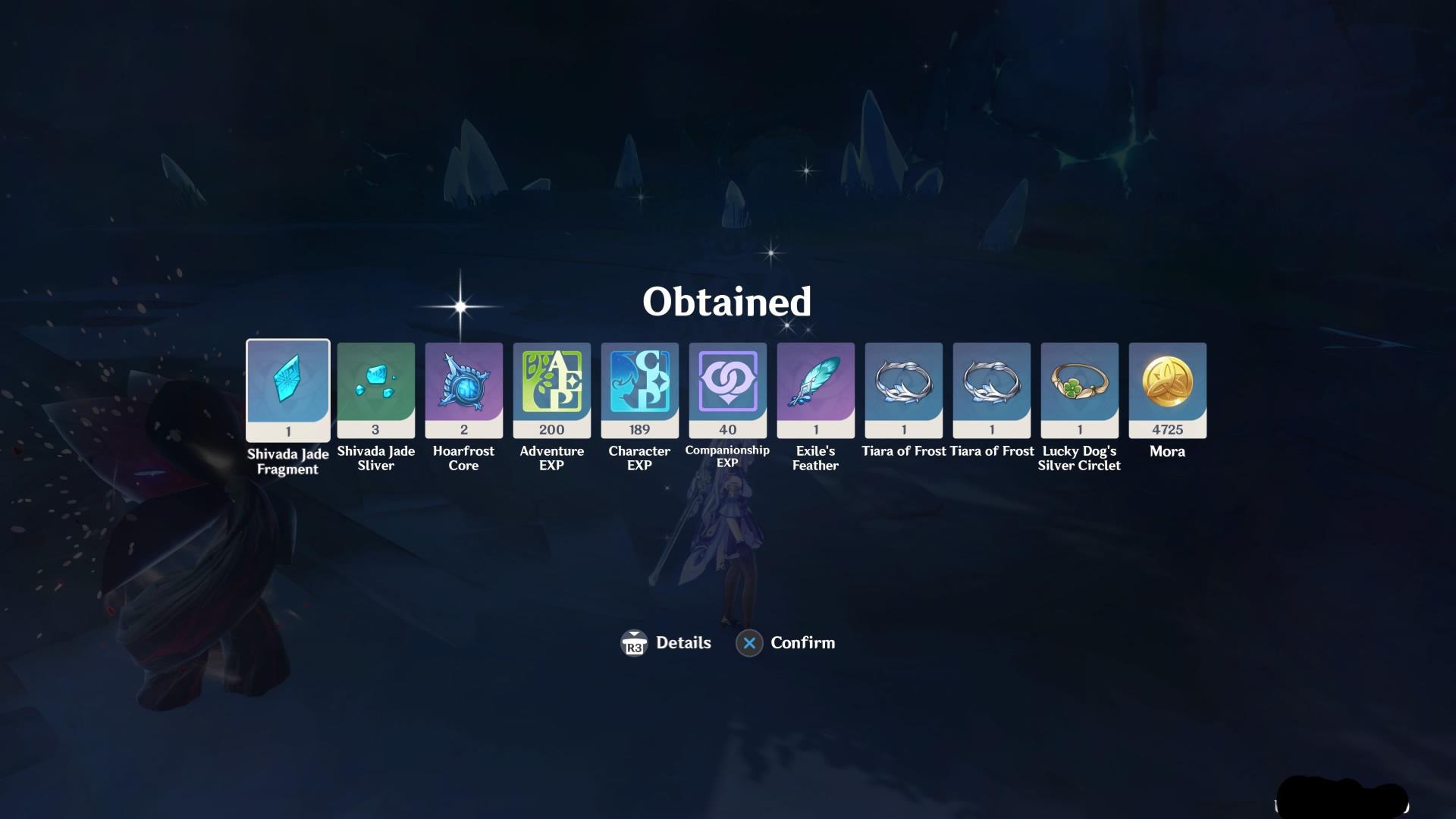Select the Mora coin icon
1456x819 pixels.
coord(1168,383)
